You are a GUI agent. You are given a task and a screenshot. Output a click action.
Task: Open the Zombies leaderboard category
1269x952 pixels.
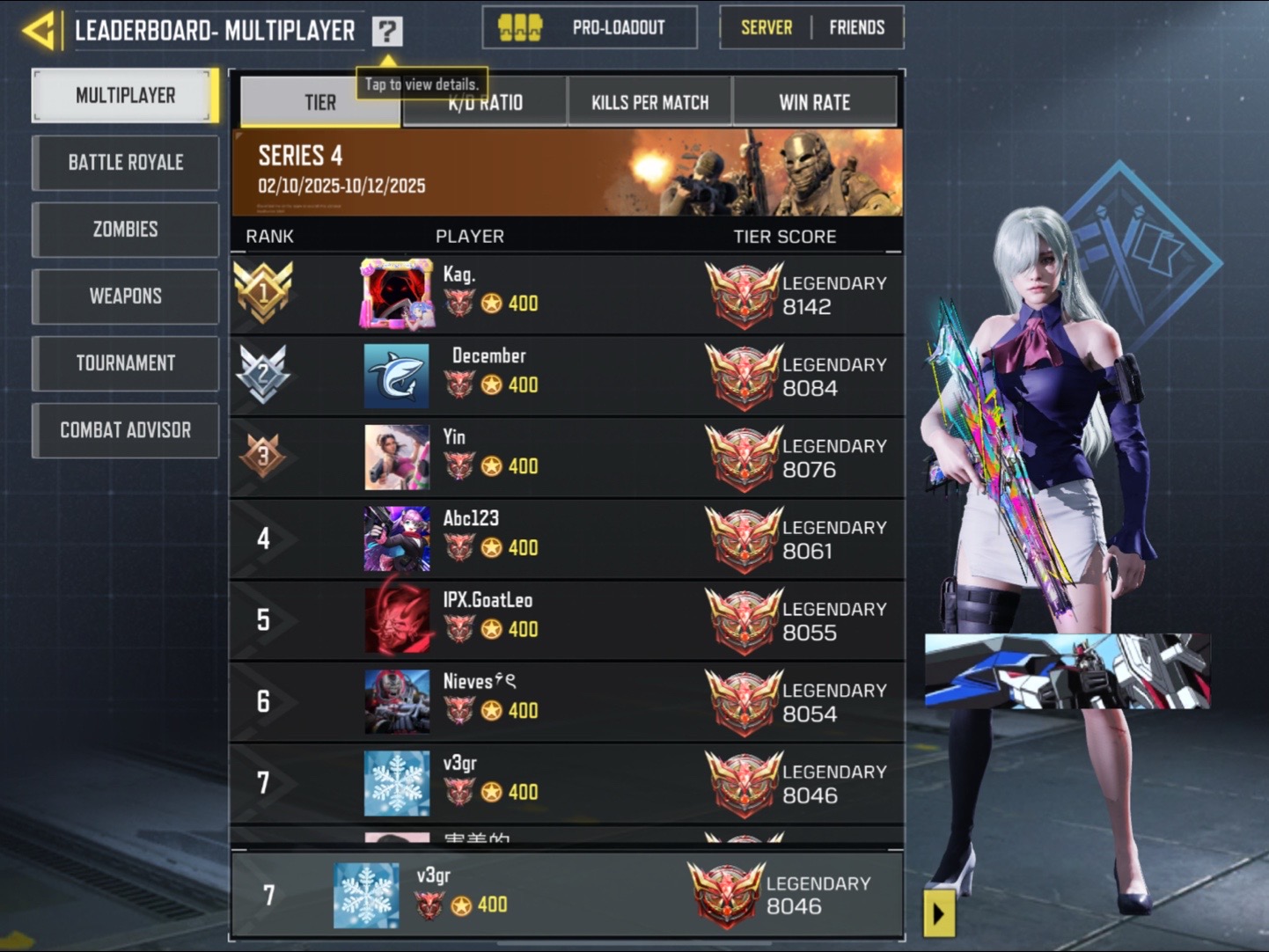(126, 230)
